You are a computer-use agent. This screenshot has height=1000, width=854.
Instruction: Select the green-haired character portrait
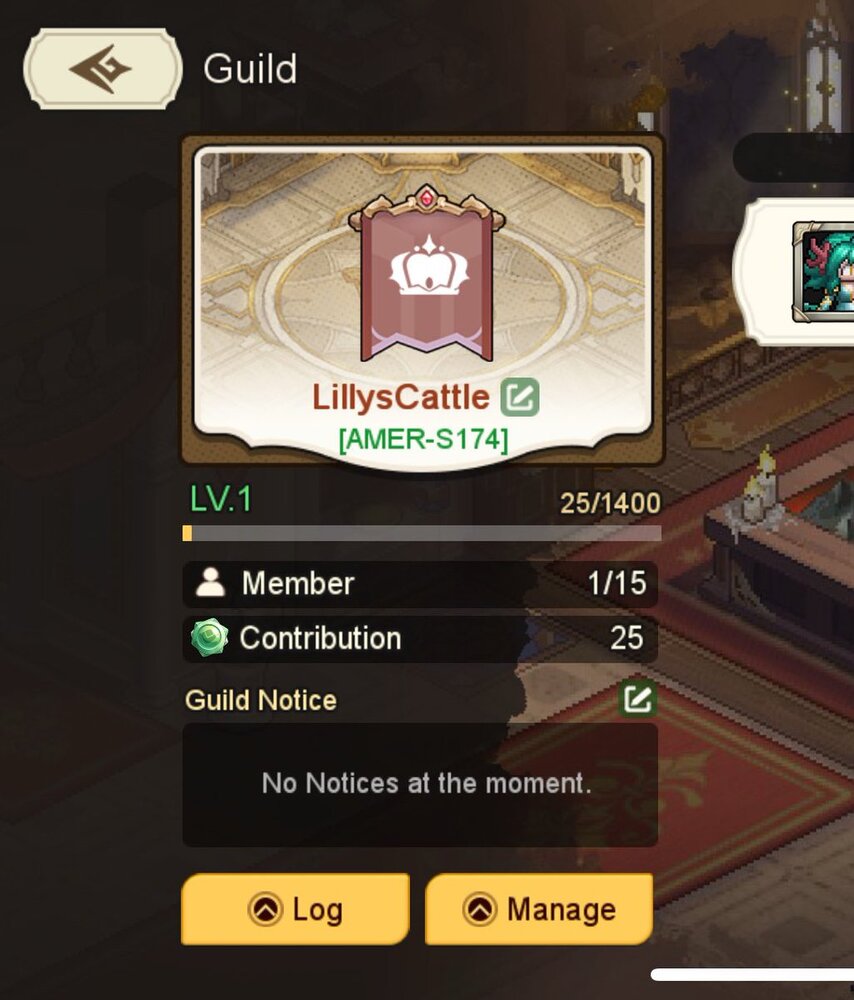pos(823,272)
